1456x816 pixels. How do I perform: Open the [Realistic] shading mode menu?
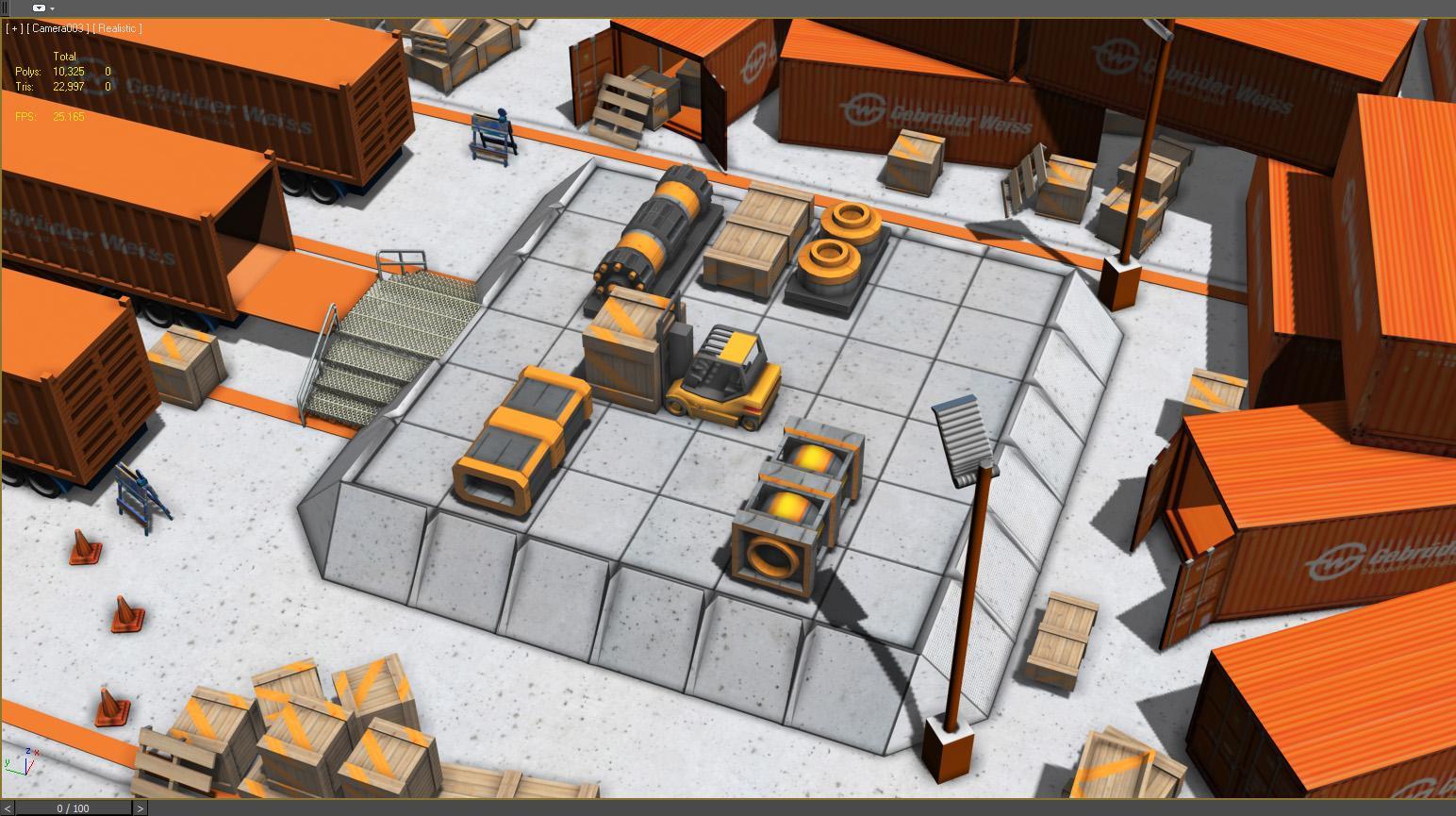pyautogui.click(x=119, y=28)
